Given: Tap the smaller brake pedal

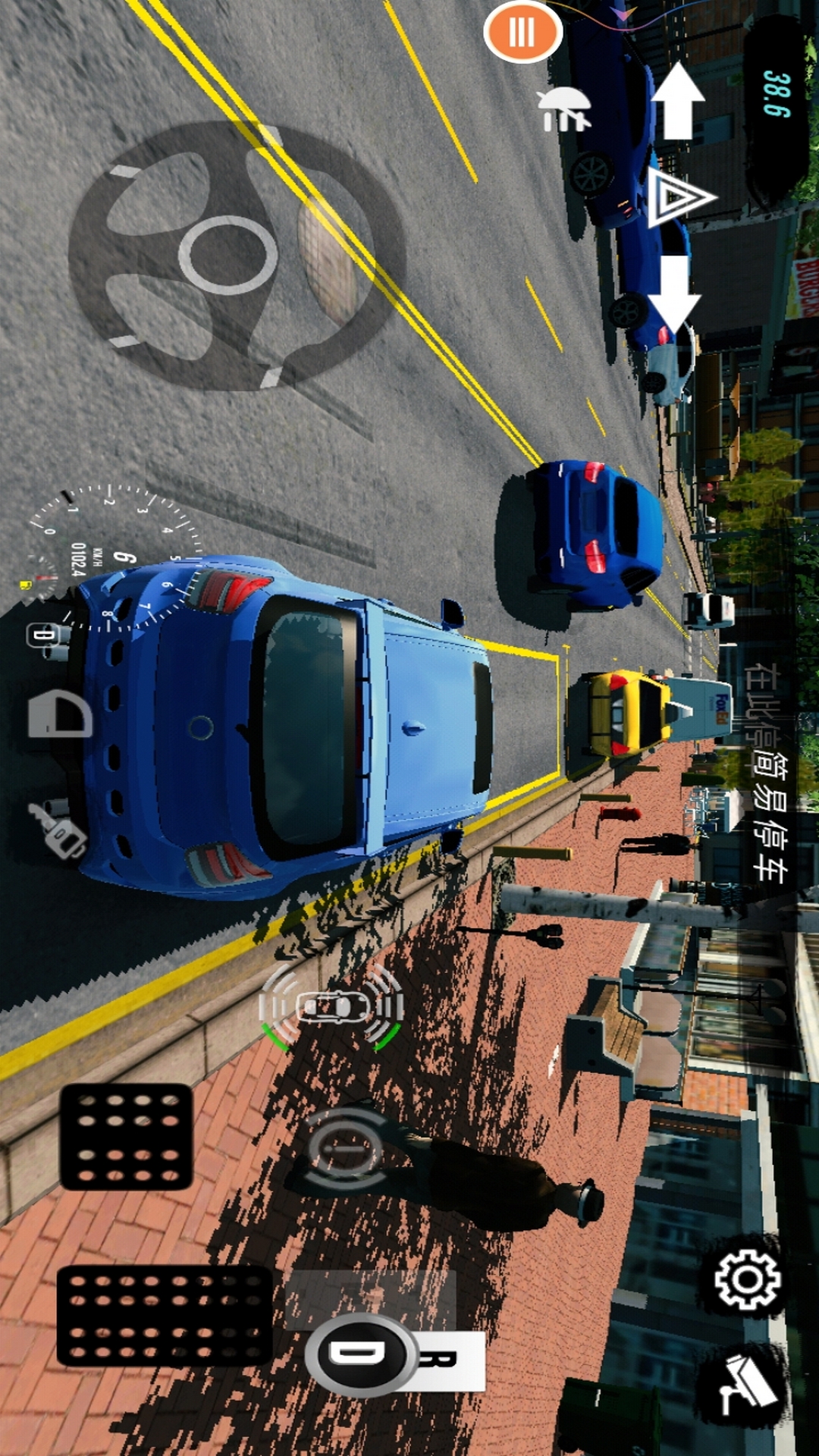Looking at the screenshot, I should [127, 1136].
